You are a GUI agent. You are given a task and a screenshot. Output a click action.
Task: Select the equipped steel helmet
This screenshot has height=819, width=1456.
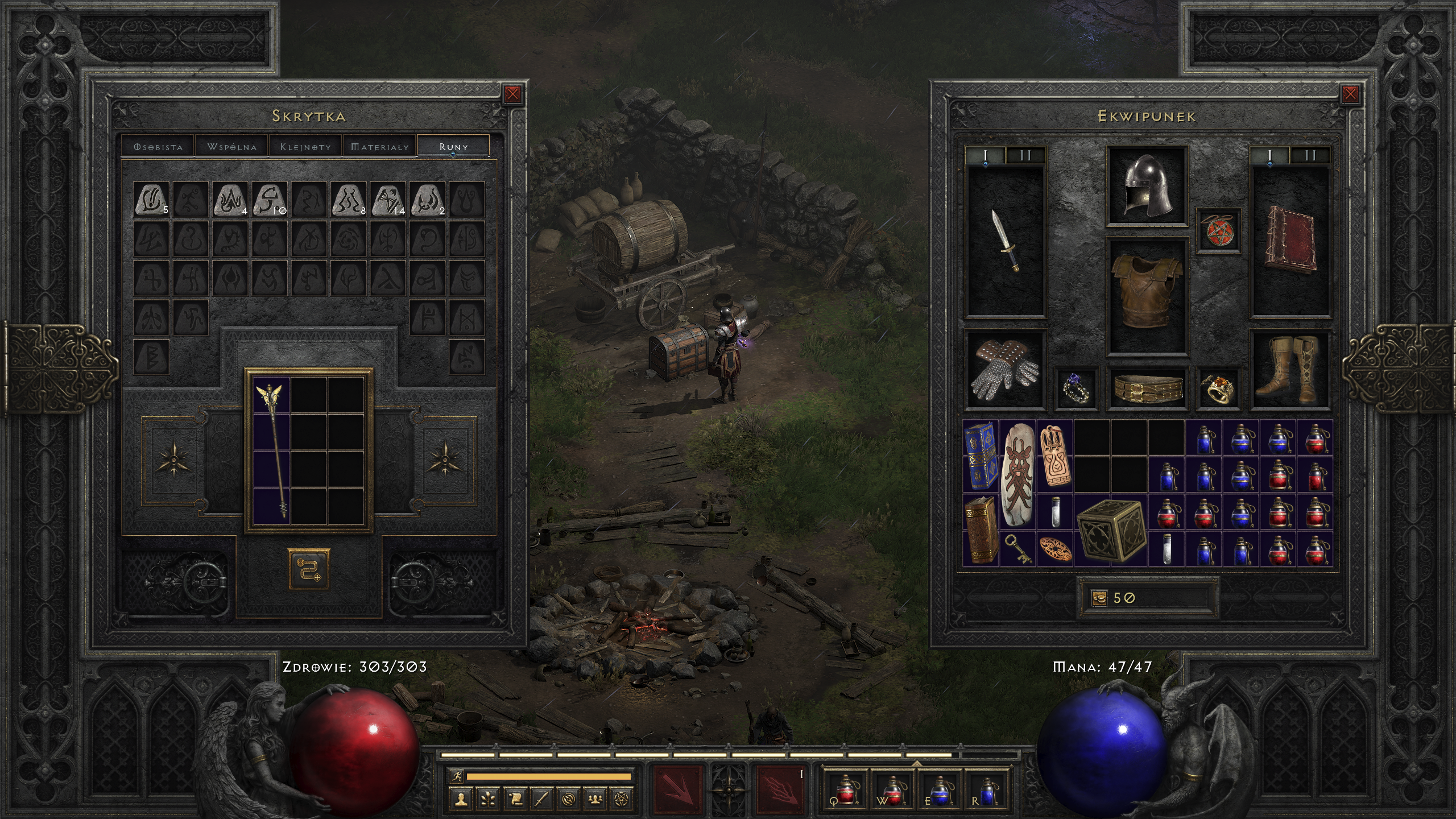click(1147, 185)
